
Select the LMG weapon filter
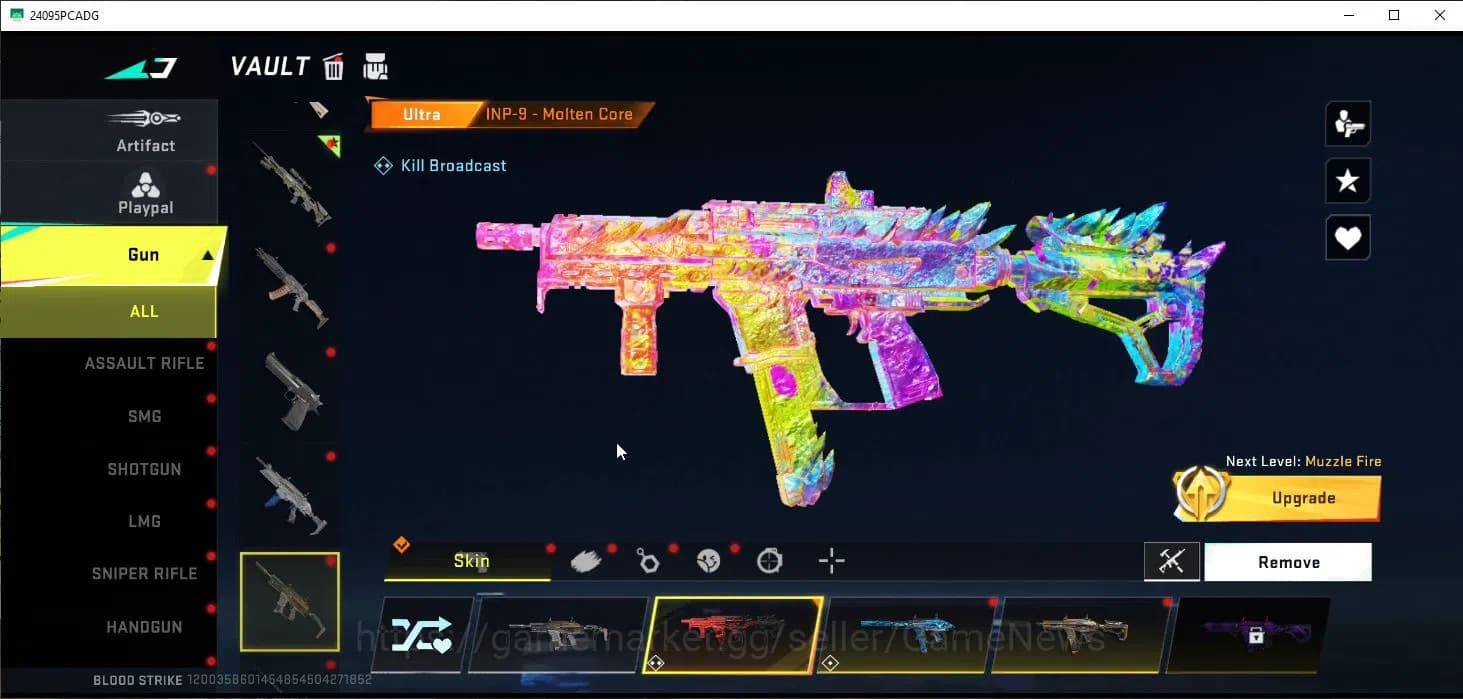pos(144,521)
